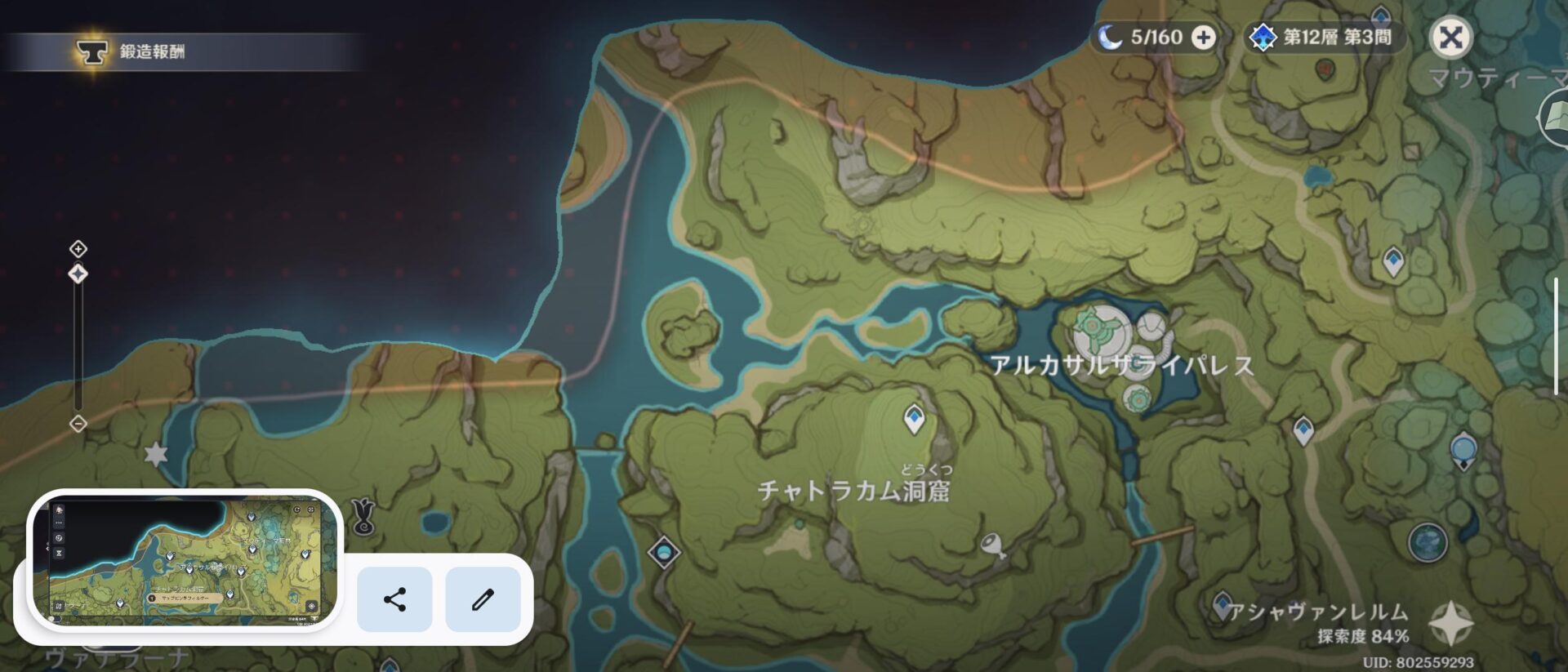Edit the screenshot with the pencil button
The height and width of the screenshot is (672, 1568).
coord(483,599)
